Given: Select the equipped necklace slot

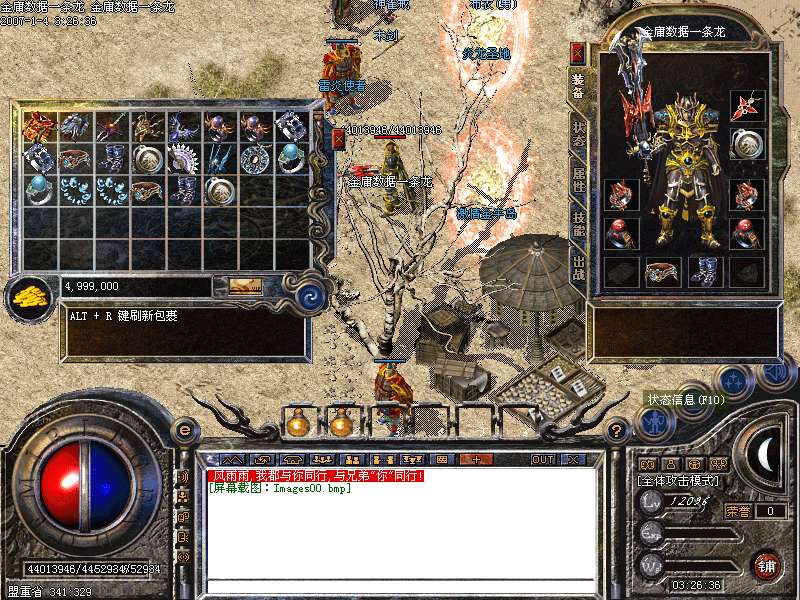Looking at the screenshot, I should pyautogui.click(x=746, y=106).
